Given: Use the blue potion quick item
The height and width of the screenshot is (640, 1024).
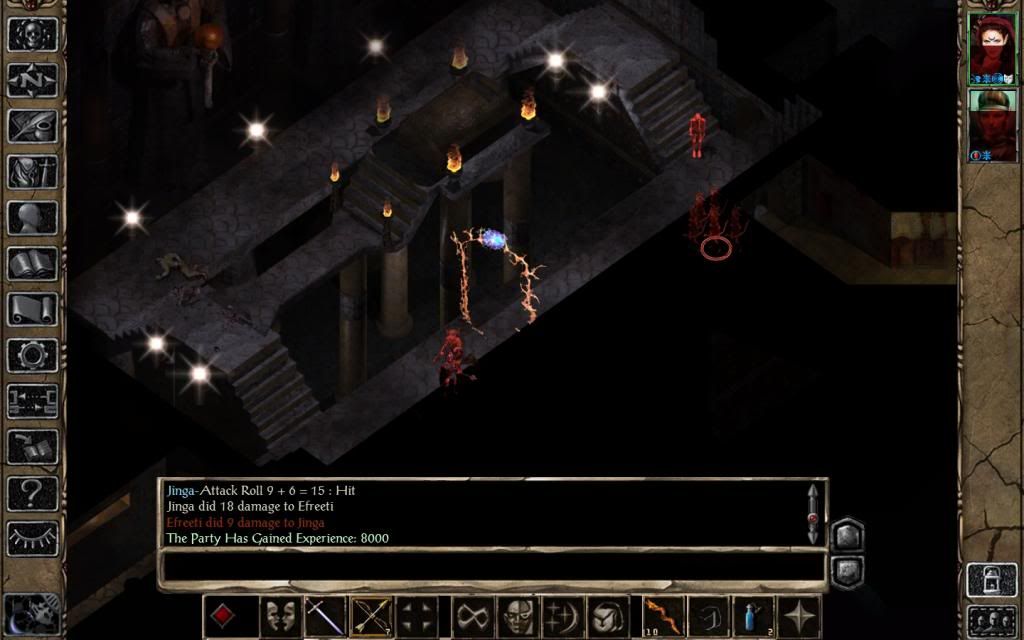Looking at the screenshot, I should coord(754,616).
